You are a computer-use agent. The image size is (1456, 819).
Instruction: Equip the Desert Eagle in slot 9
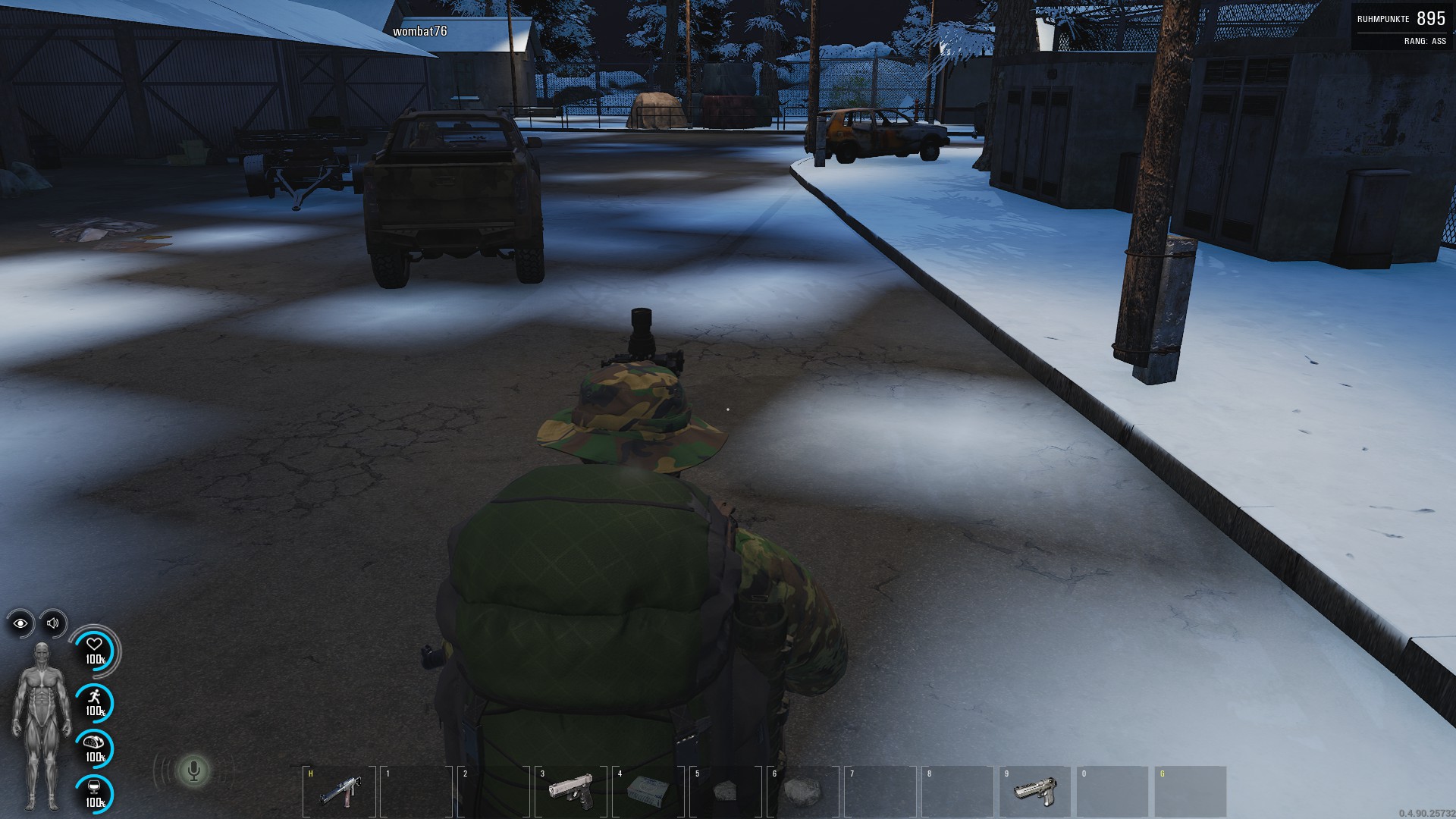tap(1034, 792)
